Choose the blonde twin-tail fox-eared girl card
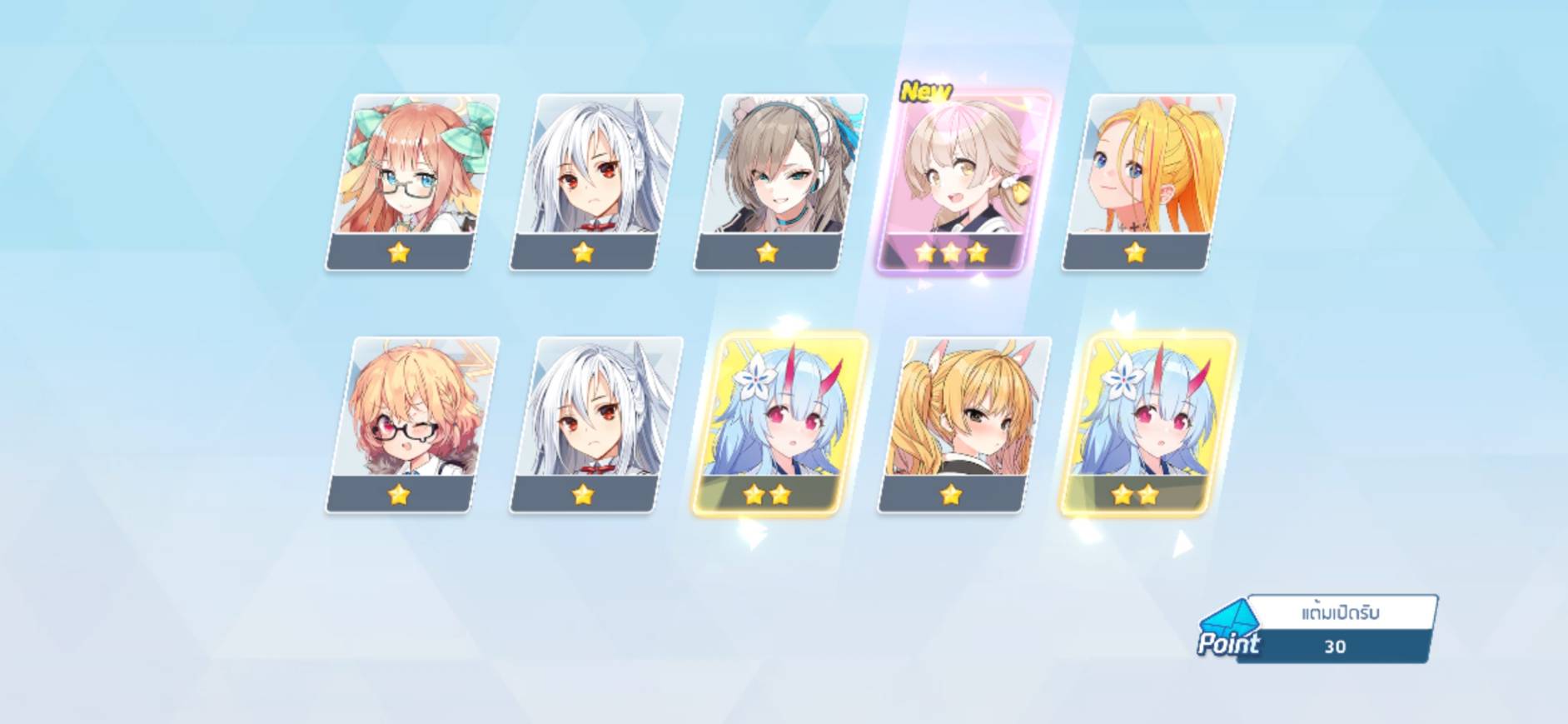This screenshot has width=1568, height=724. tap(963, 424)
